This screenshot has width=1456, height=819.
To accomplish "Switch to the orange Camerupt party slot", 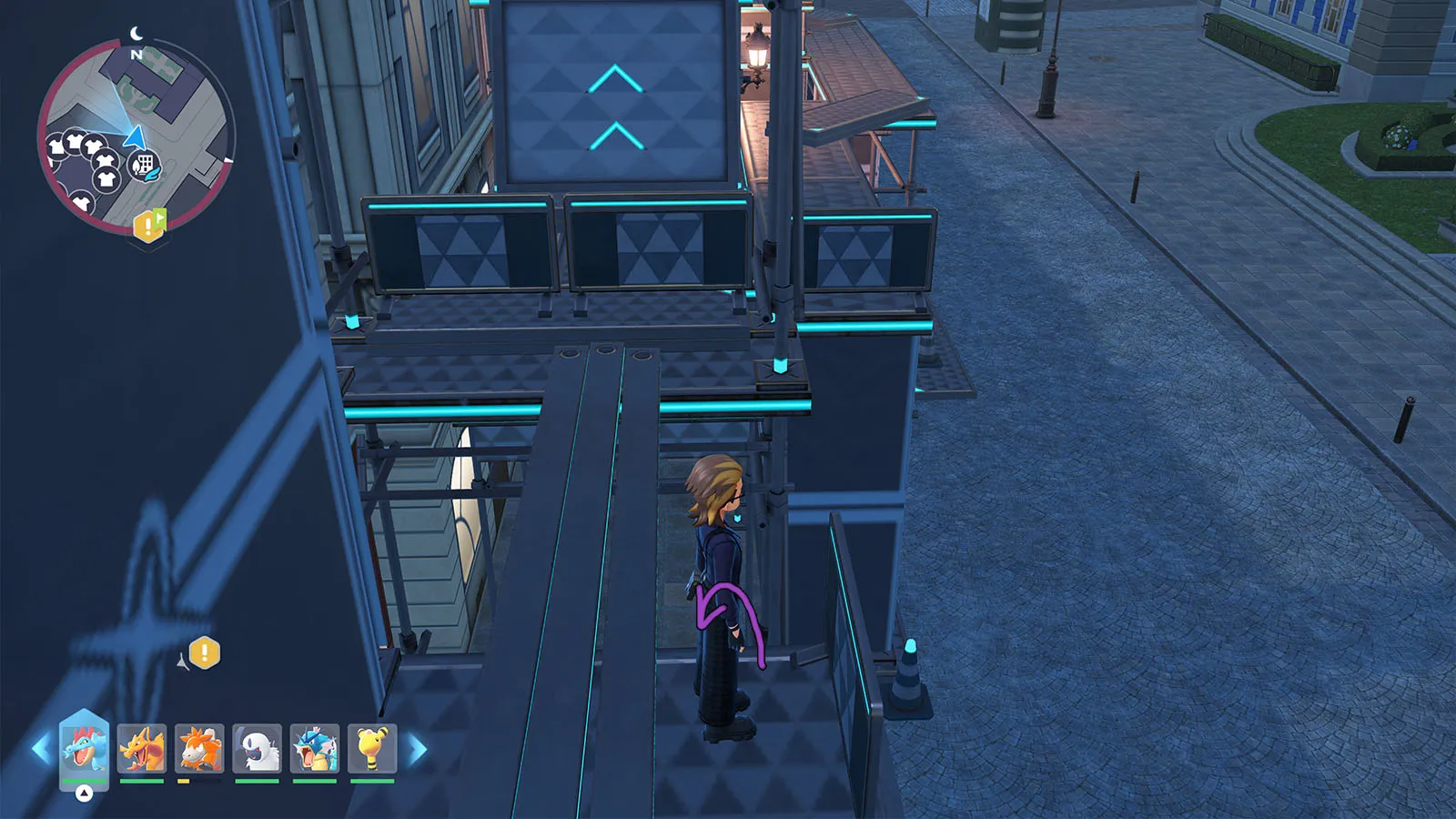I will (x=199, y=748).
